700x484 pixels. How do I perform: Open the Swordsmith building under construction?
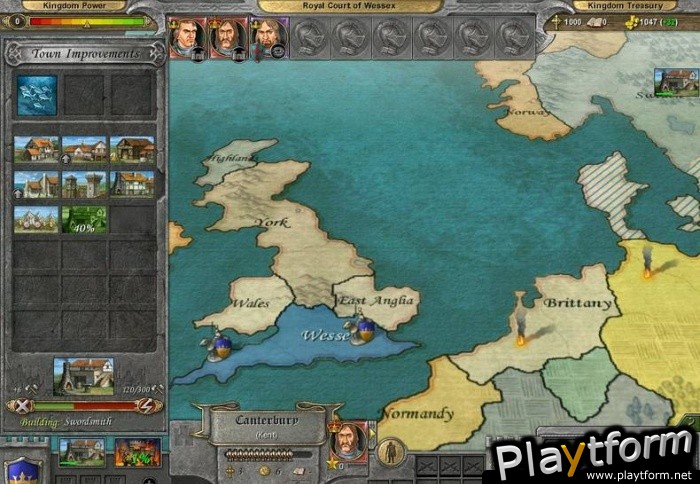pos(83,376)
